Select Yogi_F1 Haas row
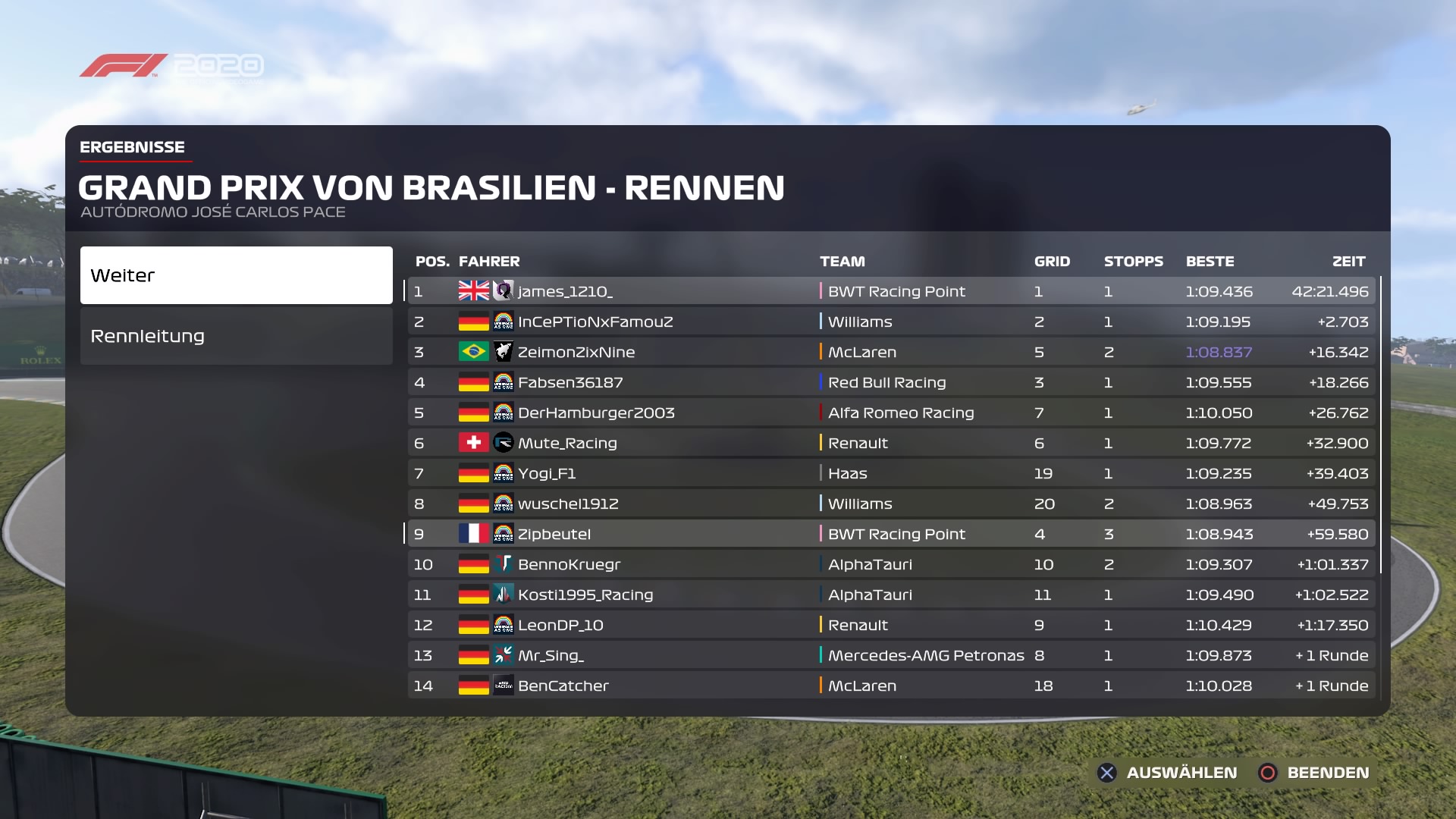The height and width of the screenshot is (819, 1456). click(891, 473)
